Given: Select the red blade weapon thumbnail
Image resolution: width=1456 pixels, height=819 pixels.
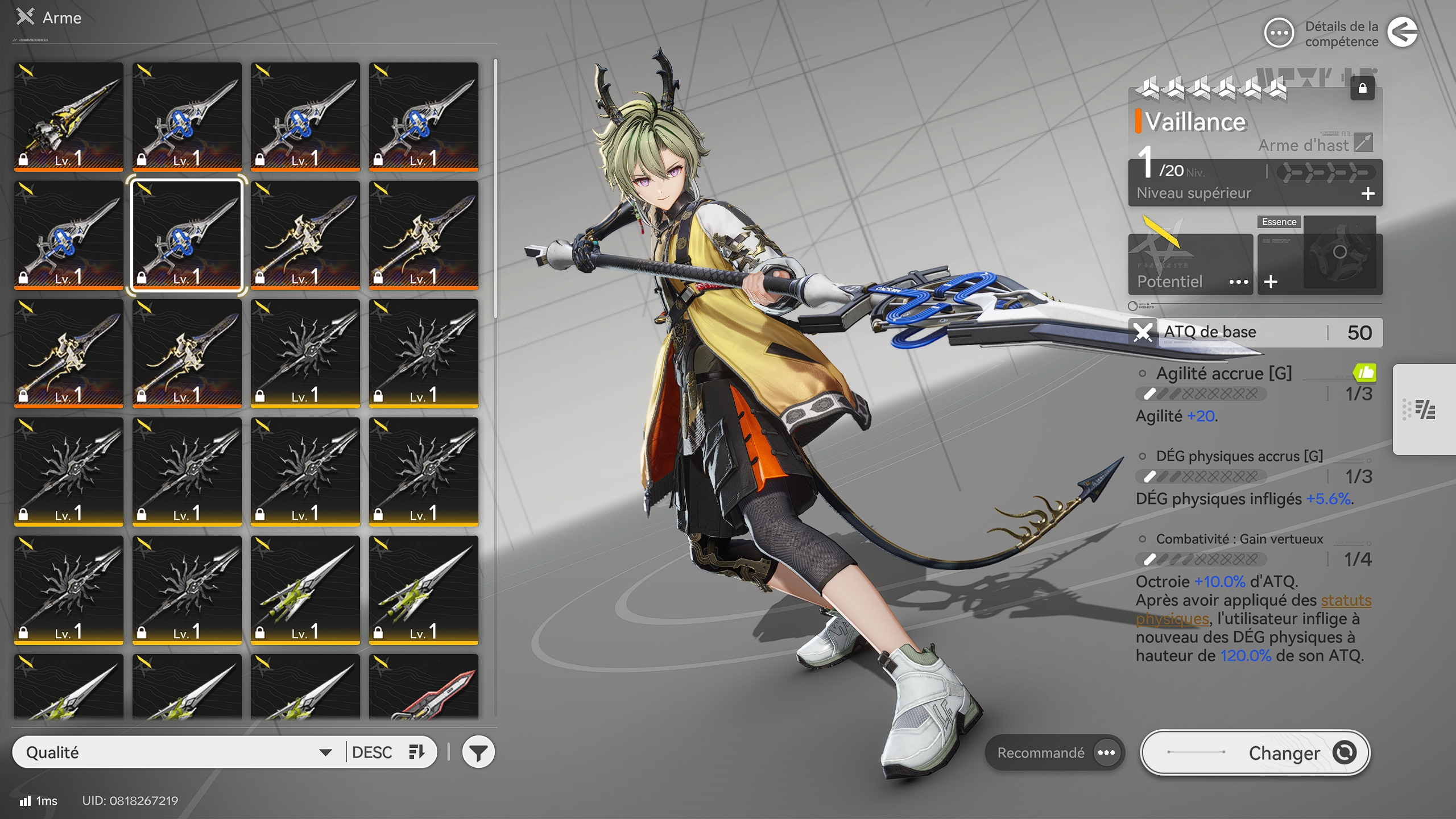Looking at the screenshot, I should click(424, 687).
